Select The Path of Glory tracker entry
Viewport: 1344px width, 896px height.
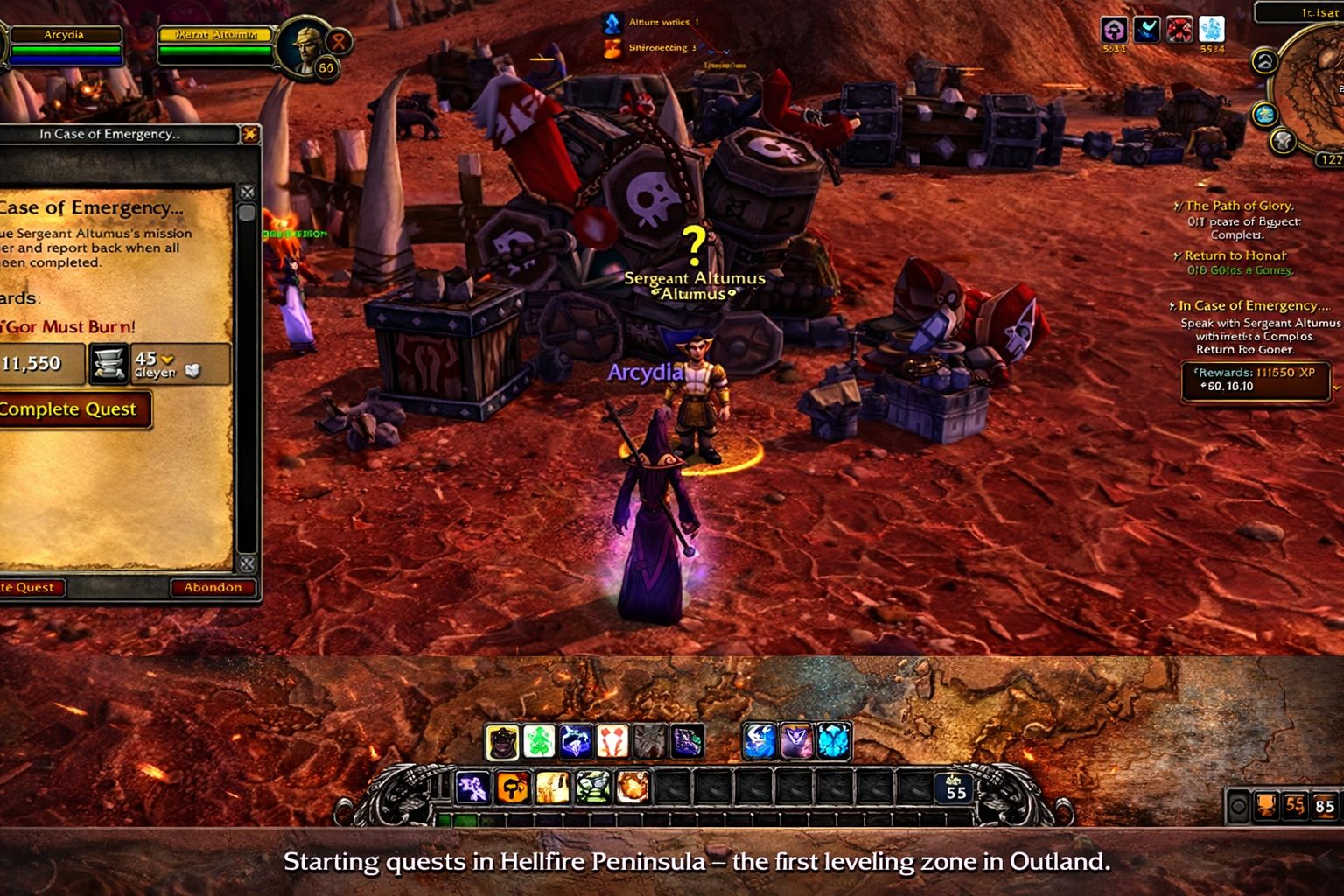click(x=1239, y=206)
